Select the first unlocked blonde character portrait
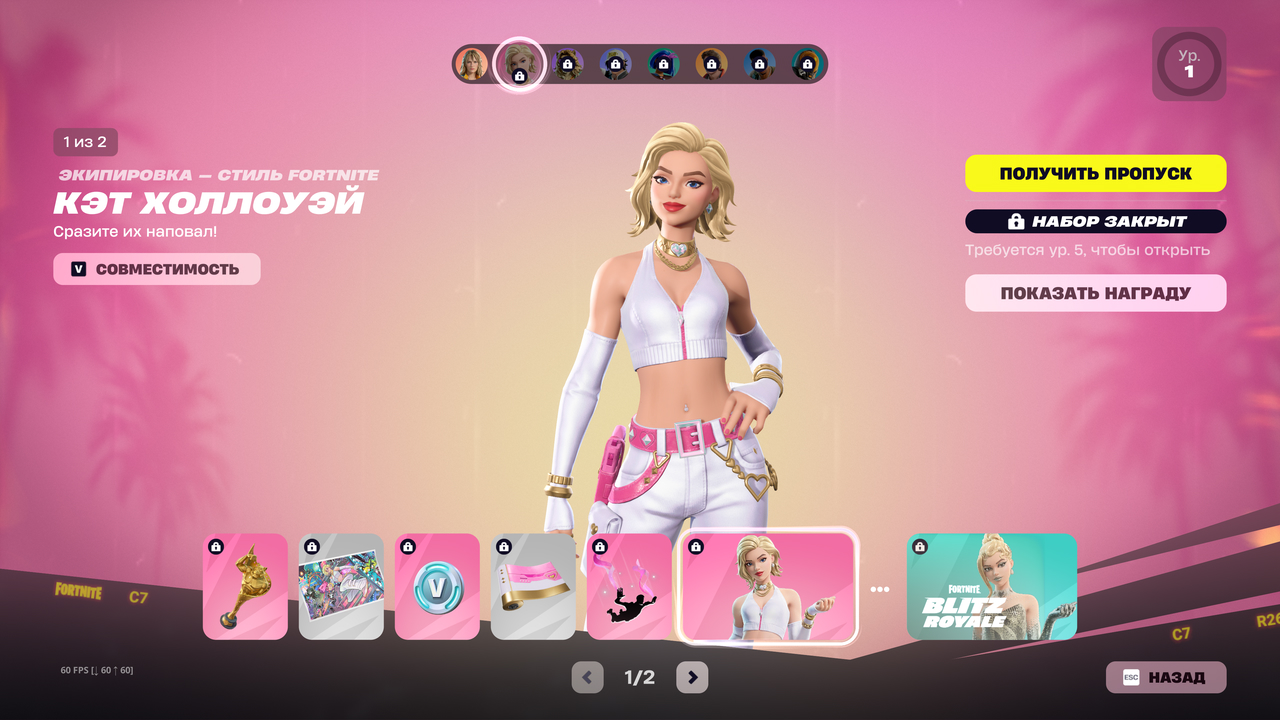1280x720 pixels. tap(472, 64)
